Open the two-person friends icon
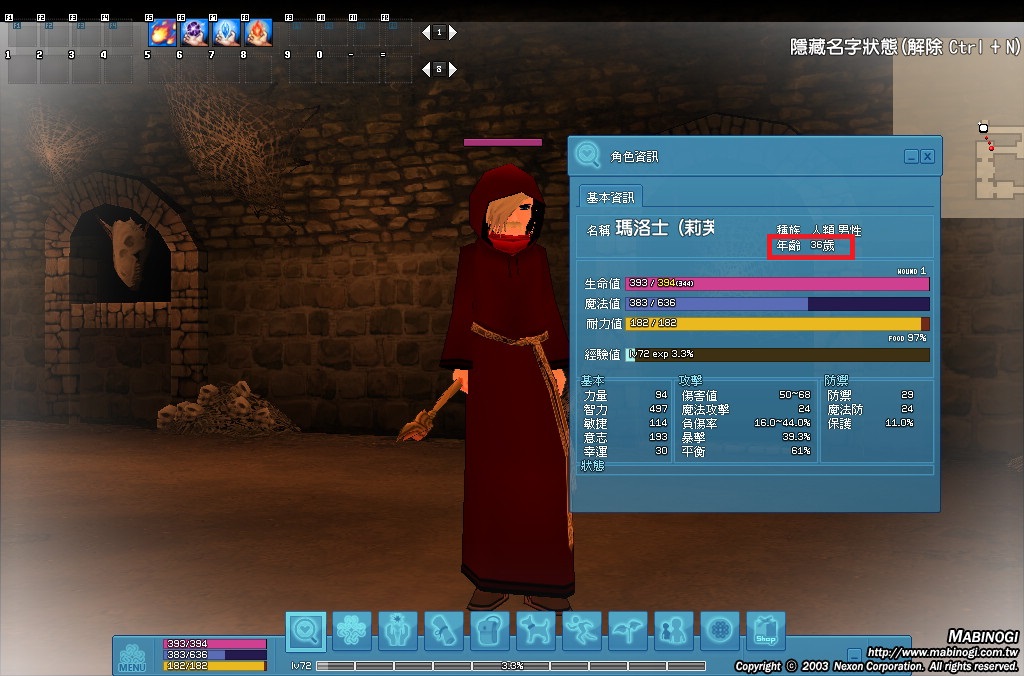Viewport: 1024px width, 676px height. coord(673,631)
